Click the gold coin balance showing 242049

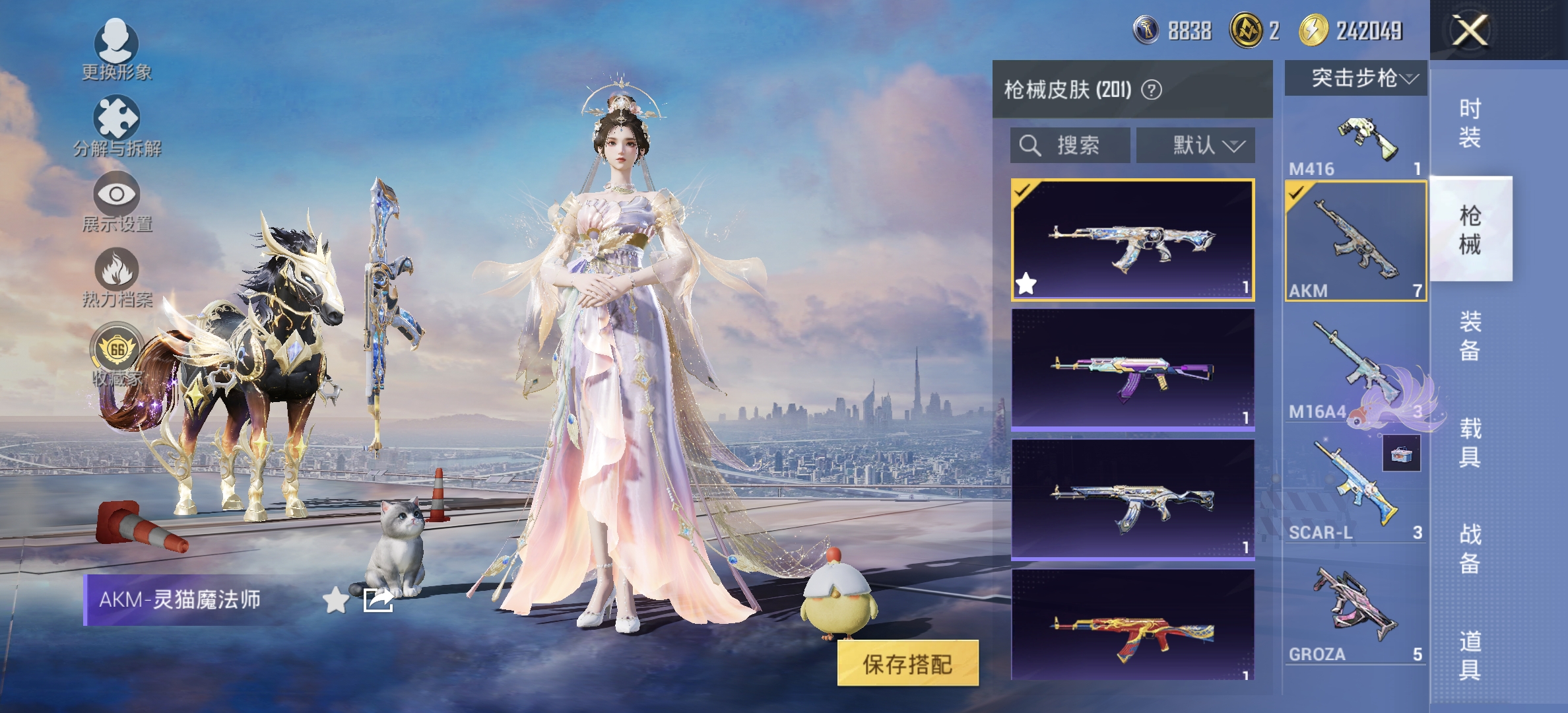(x=1346, y=29)
